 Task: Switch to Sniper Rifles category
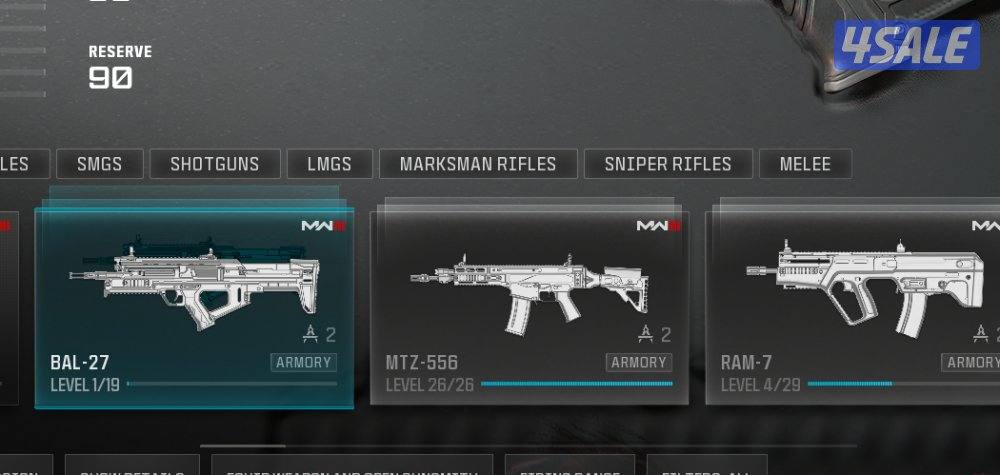coord(668,164)
